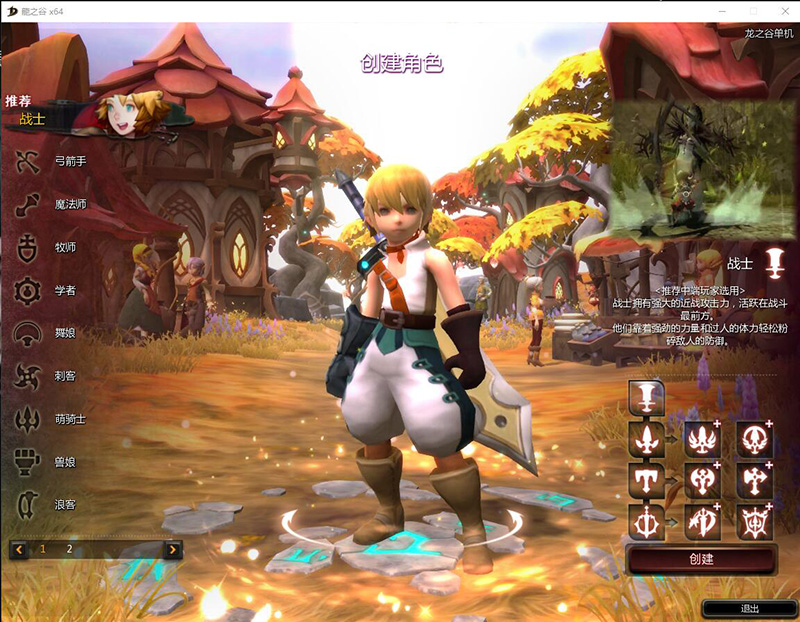Exit with the 退出 button
The width and height of the screenshot is (800, 622).
point(749,608)
